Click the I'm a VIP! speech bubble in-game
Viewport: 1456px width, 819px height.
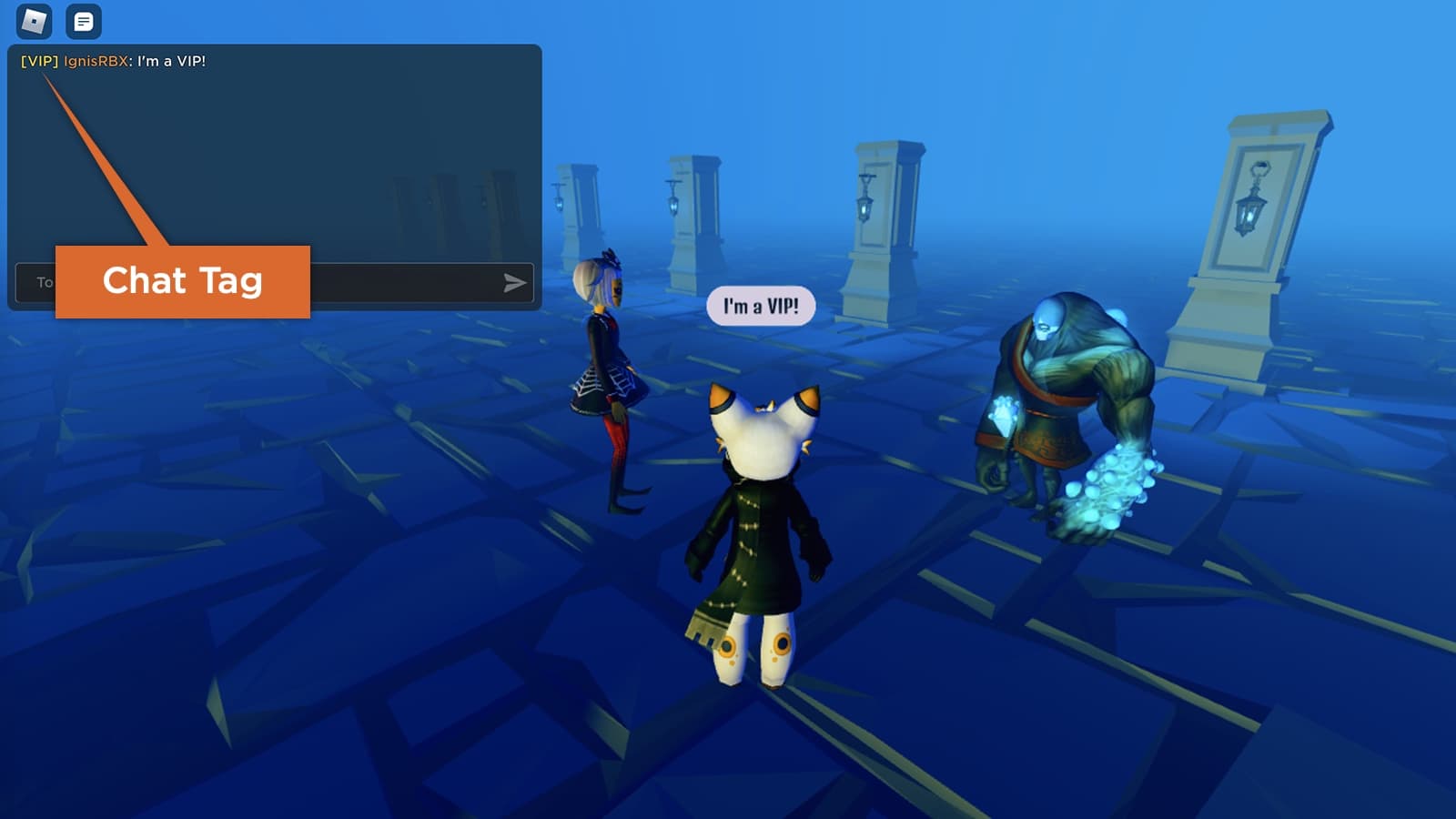pos(760,305)
